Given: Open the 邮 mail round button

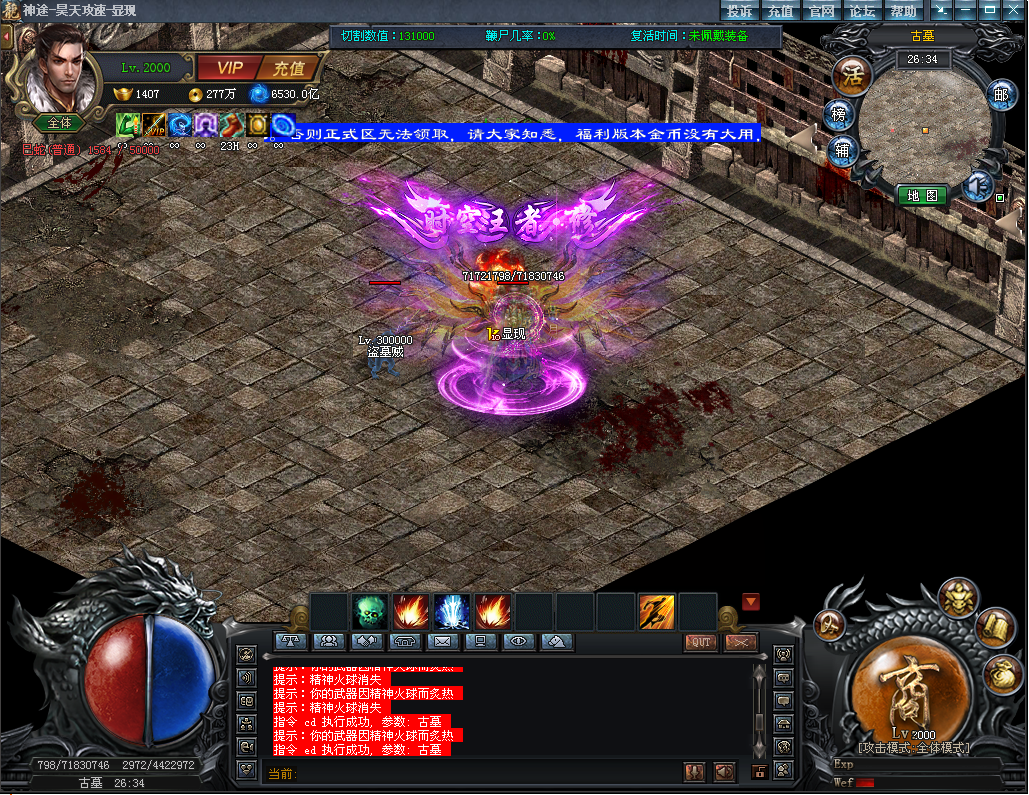Looking at the screenshot, I should click(1000, 95).
